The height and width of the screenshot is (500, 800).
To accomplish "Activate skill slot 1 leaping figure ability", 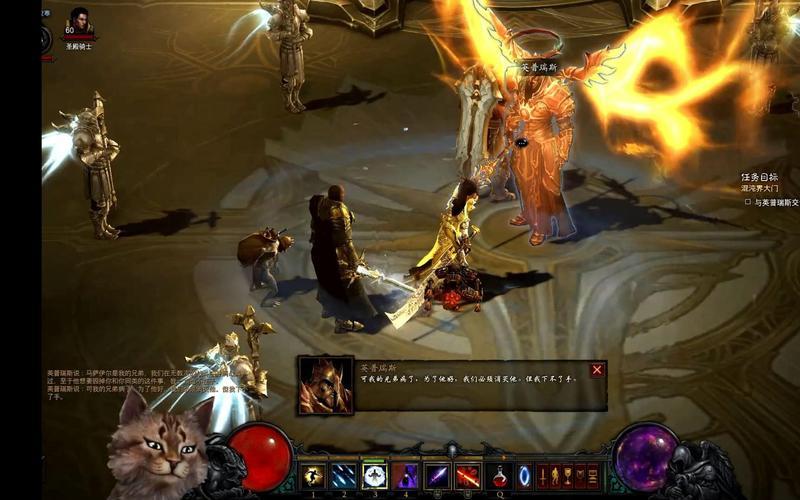I will point(313,476).
